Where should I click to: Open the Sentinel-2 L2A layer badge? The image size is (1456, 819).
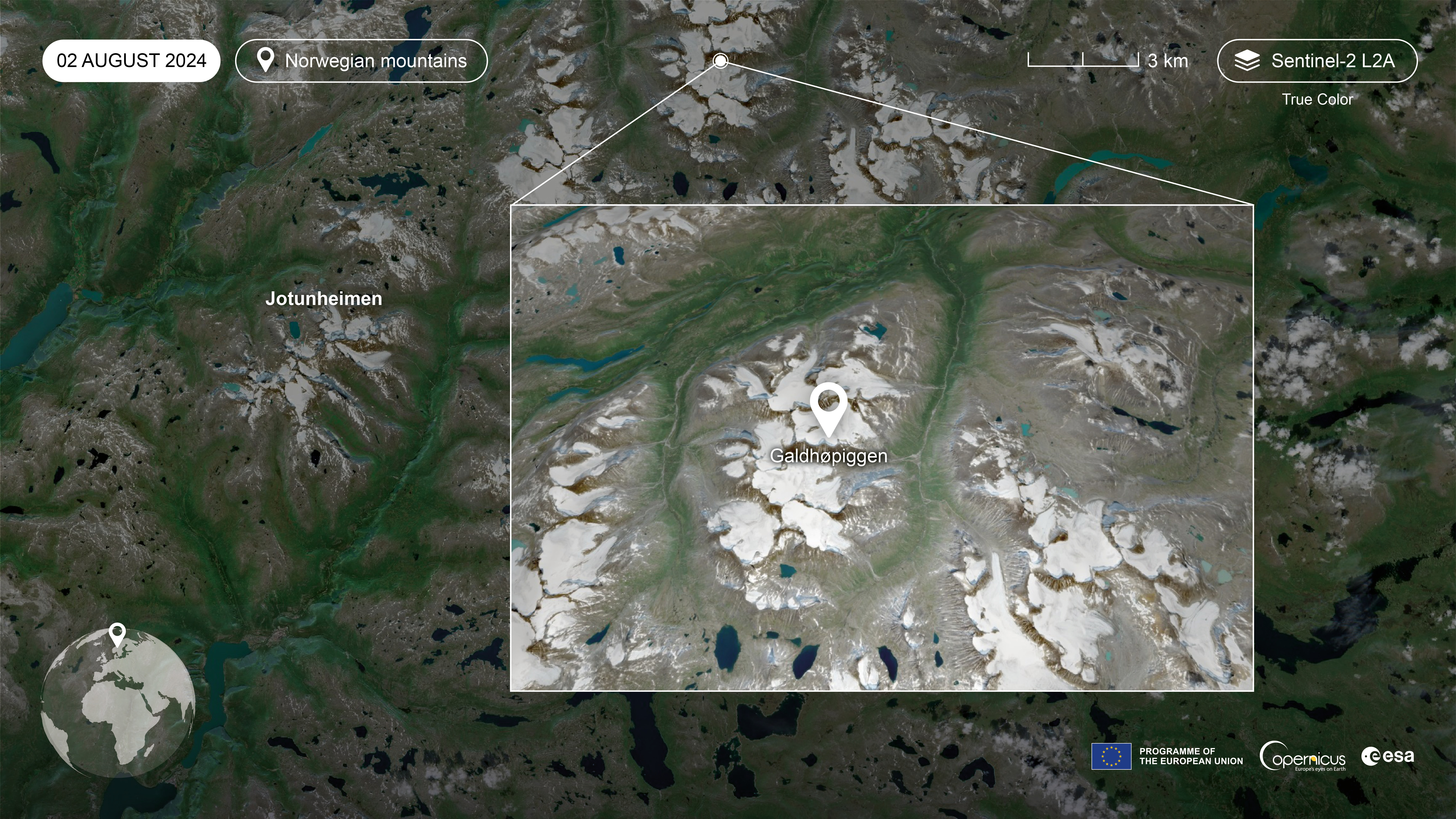pyautogui.click(x=1317, y=61)
